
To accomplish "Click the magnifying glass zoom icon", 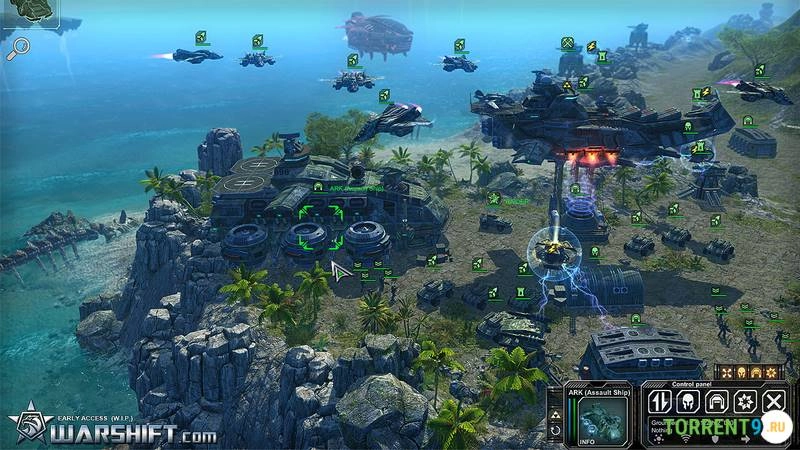I will [18, 49].
